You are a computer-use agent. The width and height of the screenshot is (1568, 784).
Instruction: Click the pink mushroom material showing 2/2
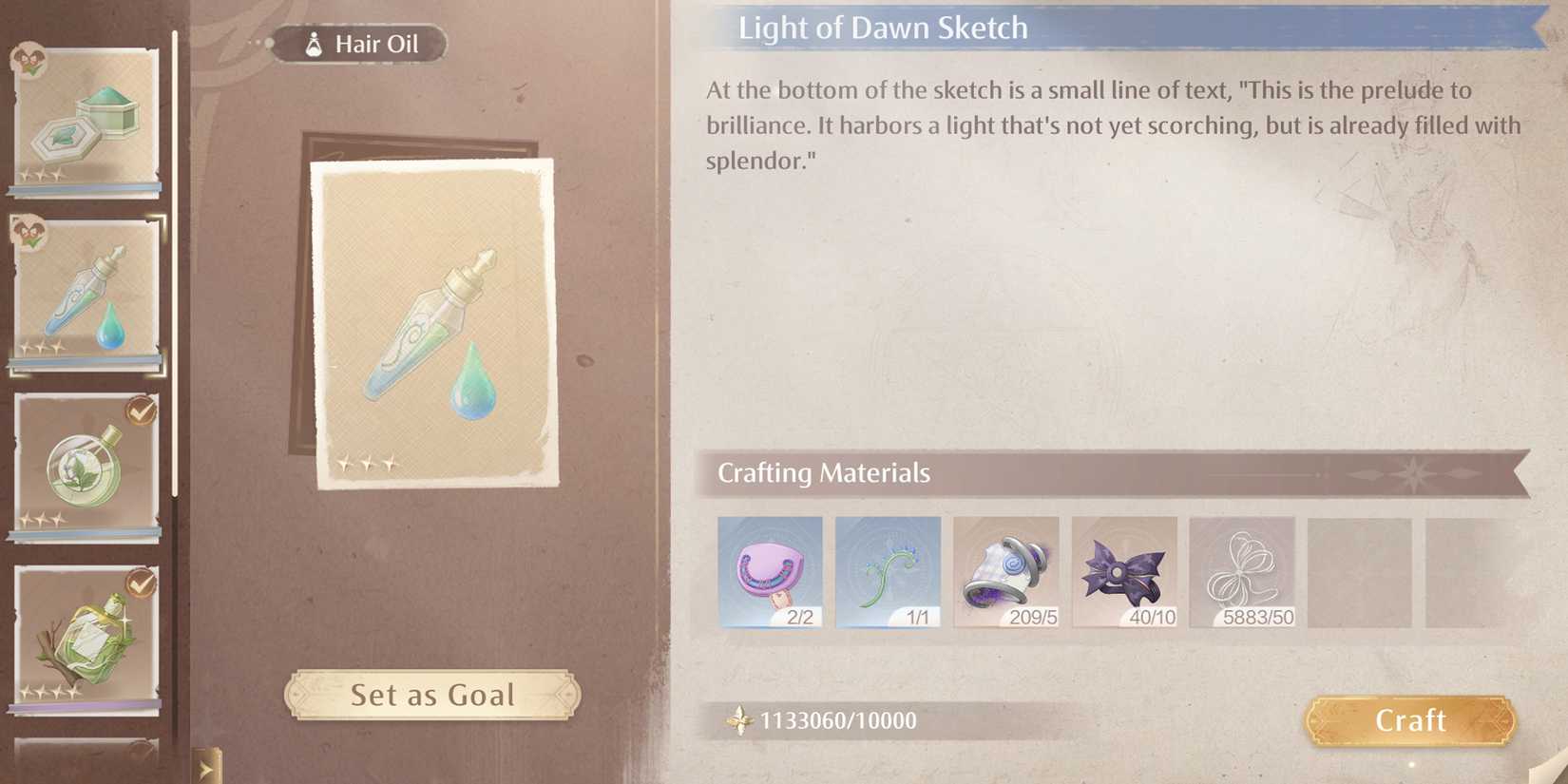771,570
